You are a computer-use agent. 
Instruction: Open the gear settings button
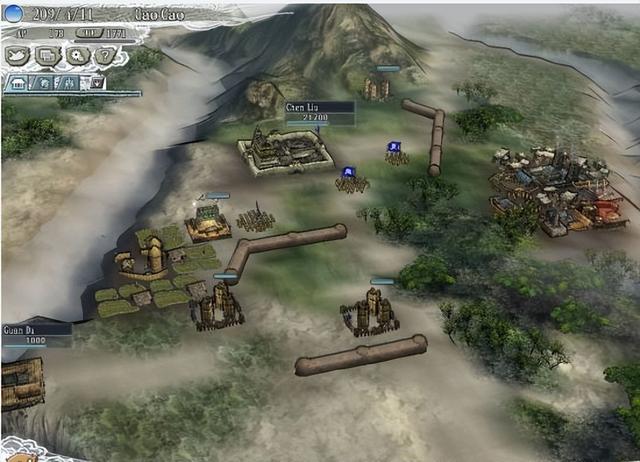pyautogui.click(x=76, y=57)
